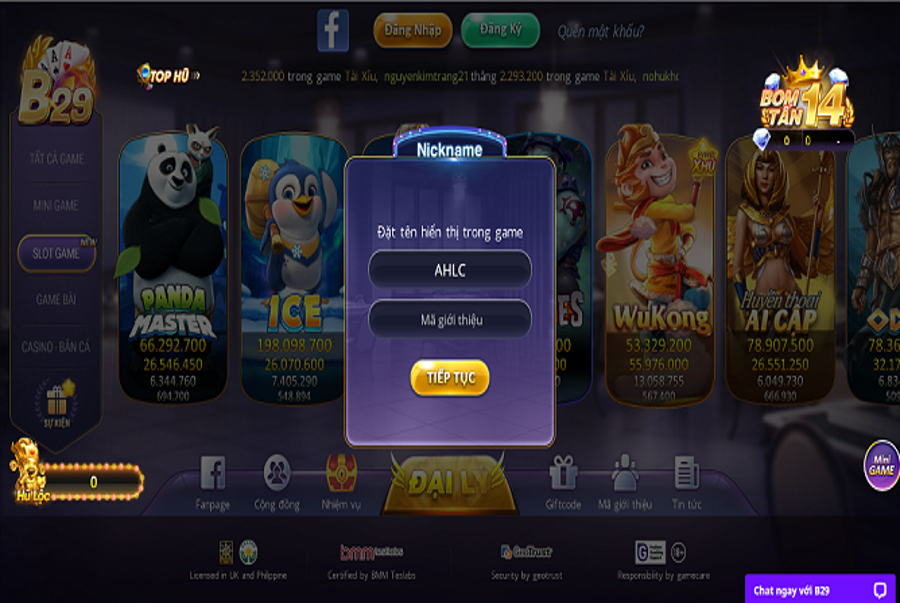
Task: Open the round Mini Game button
Action: 881,465
